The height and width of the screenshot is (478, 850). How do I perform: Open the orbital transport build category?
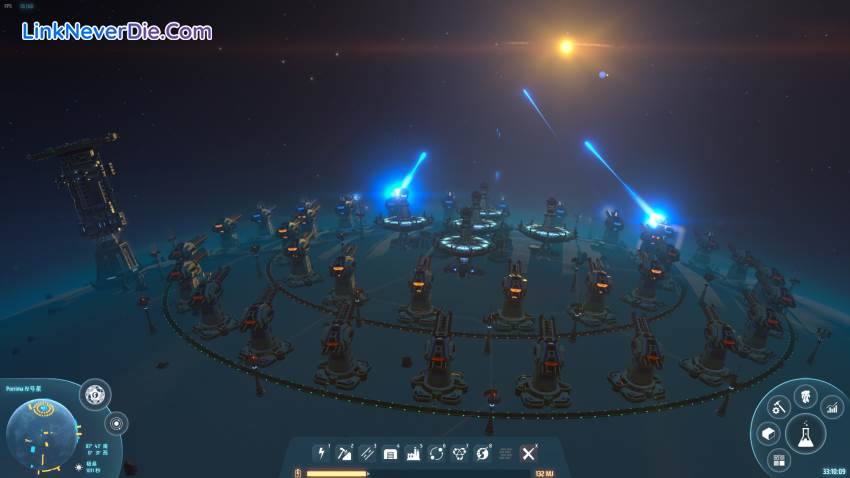[436, 453]
